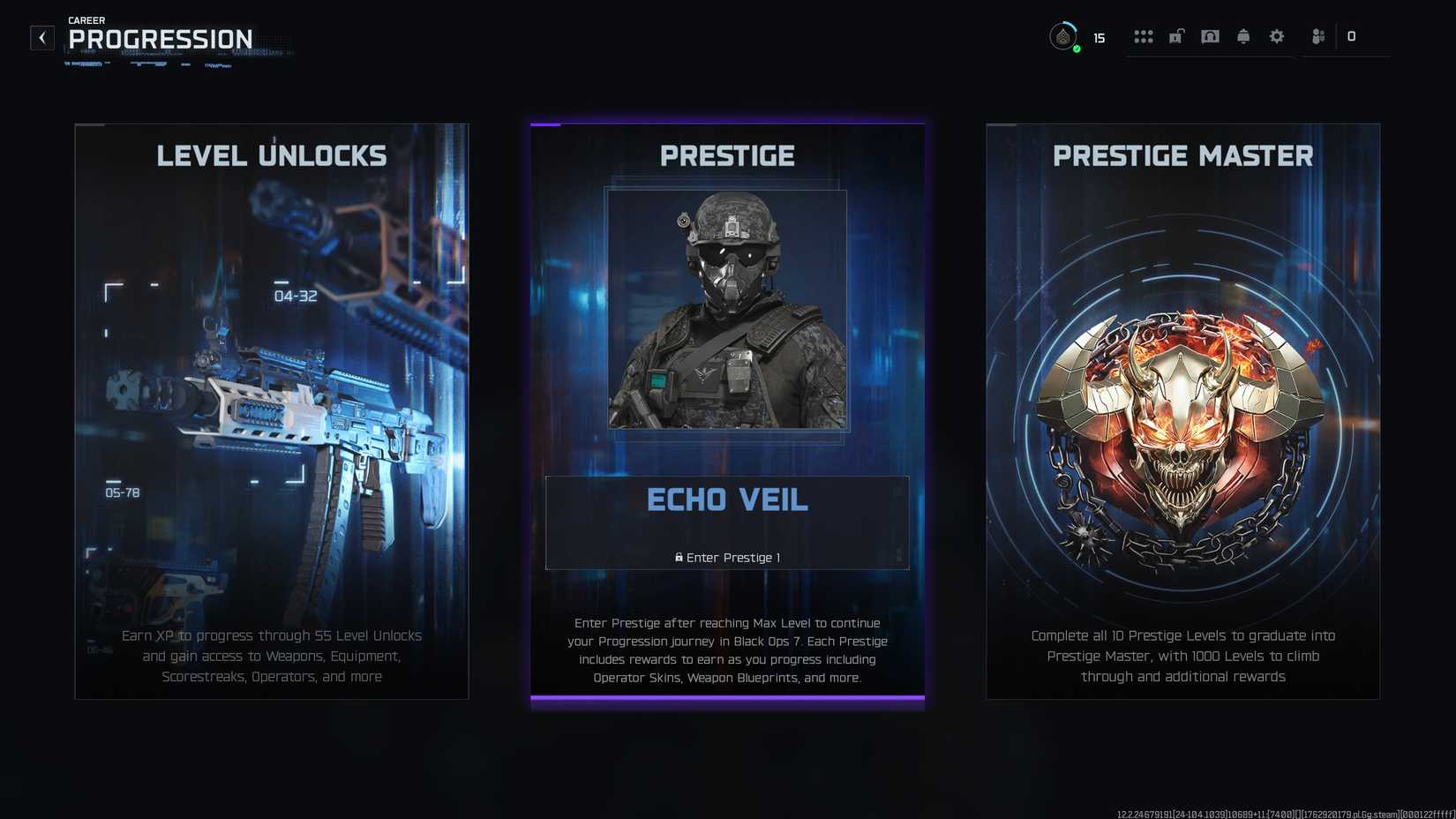Open the Prestige Master card
The width and height of the screenshot is (1456, 819).
point(1182,410)
